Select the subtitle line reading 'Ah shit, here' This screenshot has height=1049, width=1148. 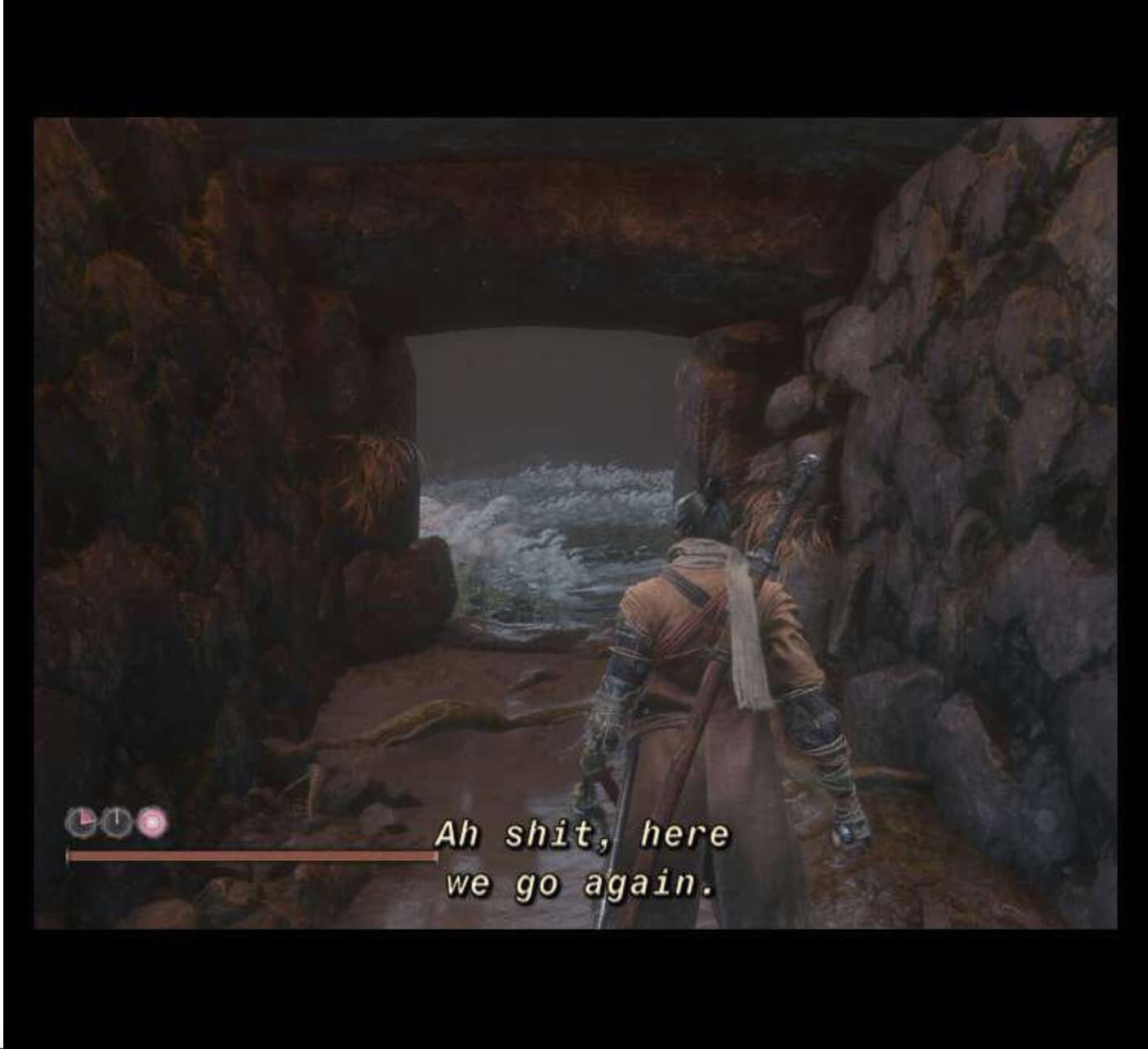point(582,833)
